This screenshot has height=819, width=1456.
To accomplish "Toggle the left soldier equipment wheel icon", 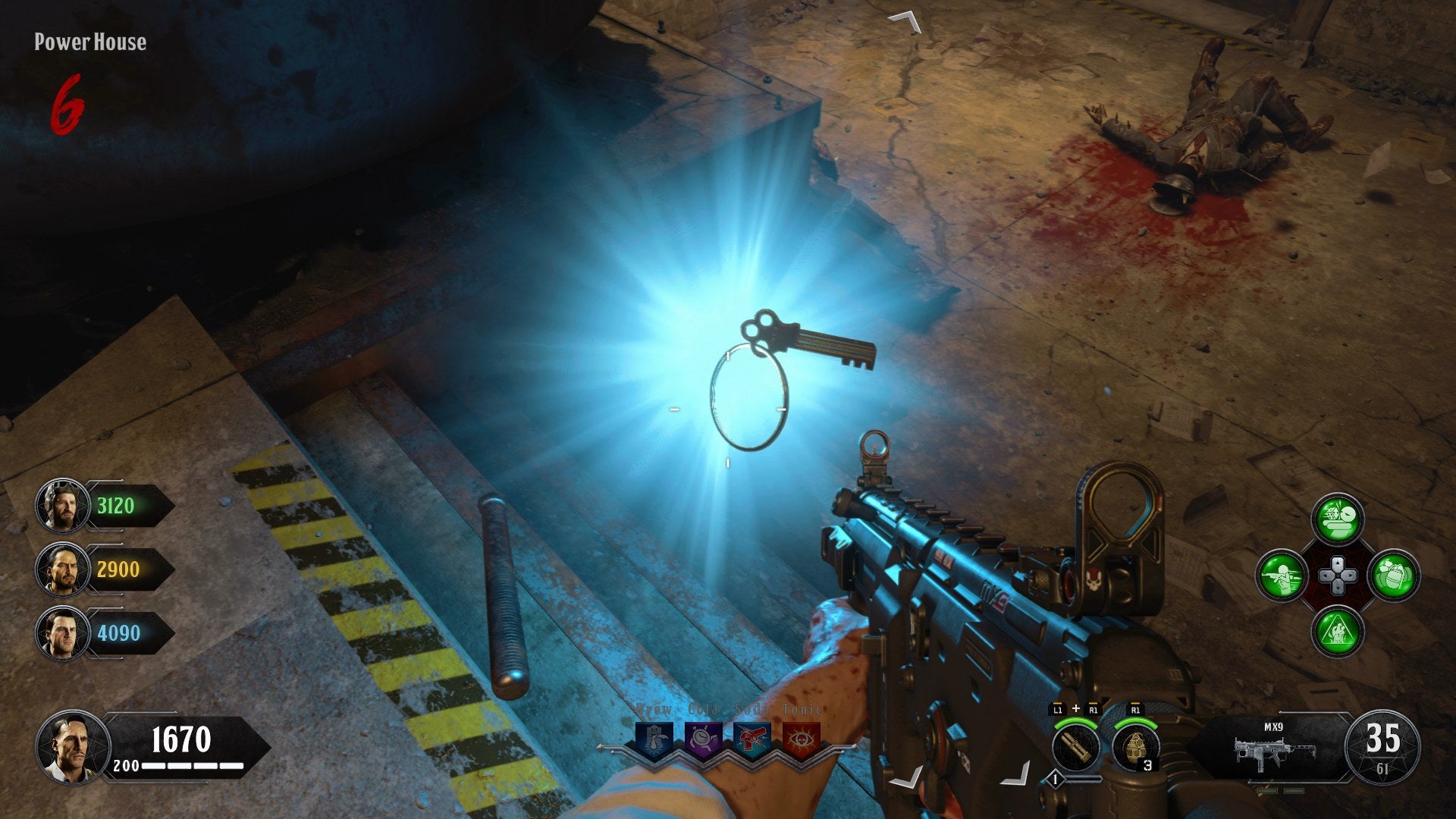I will pyautogui.click(x=1282, y=576).
